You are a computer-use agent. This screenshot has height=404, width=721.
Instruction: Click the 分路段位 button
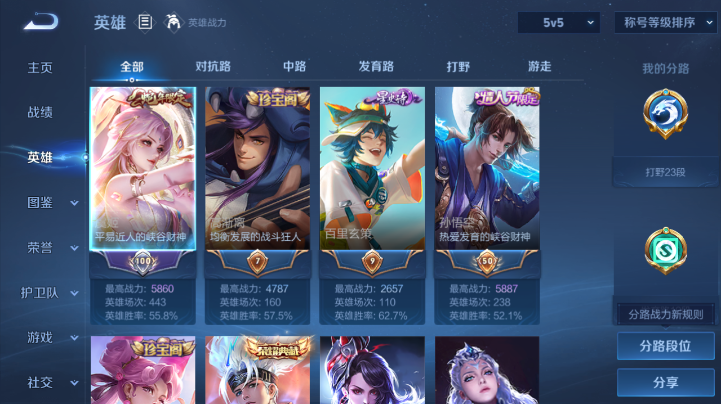pyautogui.click(x=665, y=346)
